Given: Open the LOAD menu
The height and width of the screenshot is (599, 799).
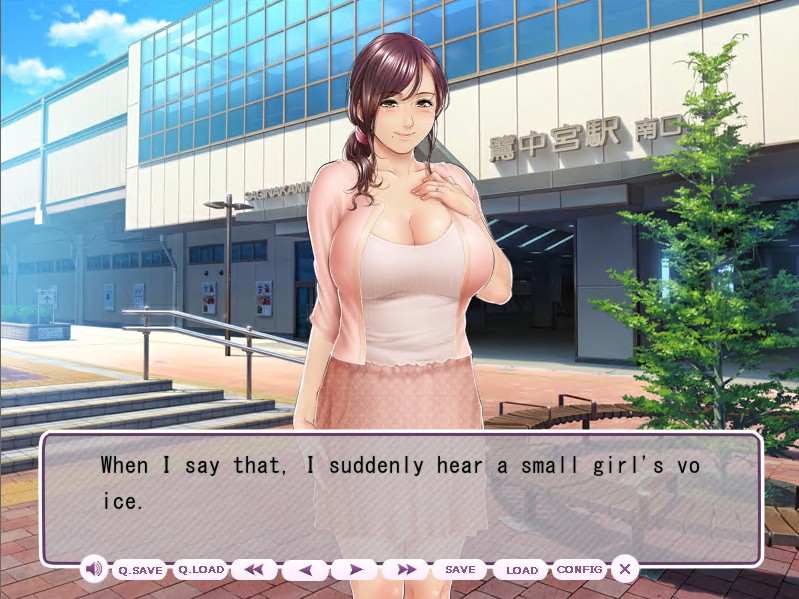Looking at the screenshot, I should (x=521, y=570).
